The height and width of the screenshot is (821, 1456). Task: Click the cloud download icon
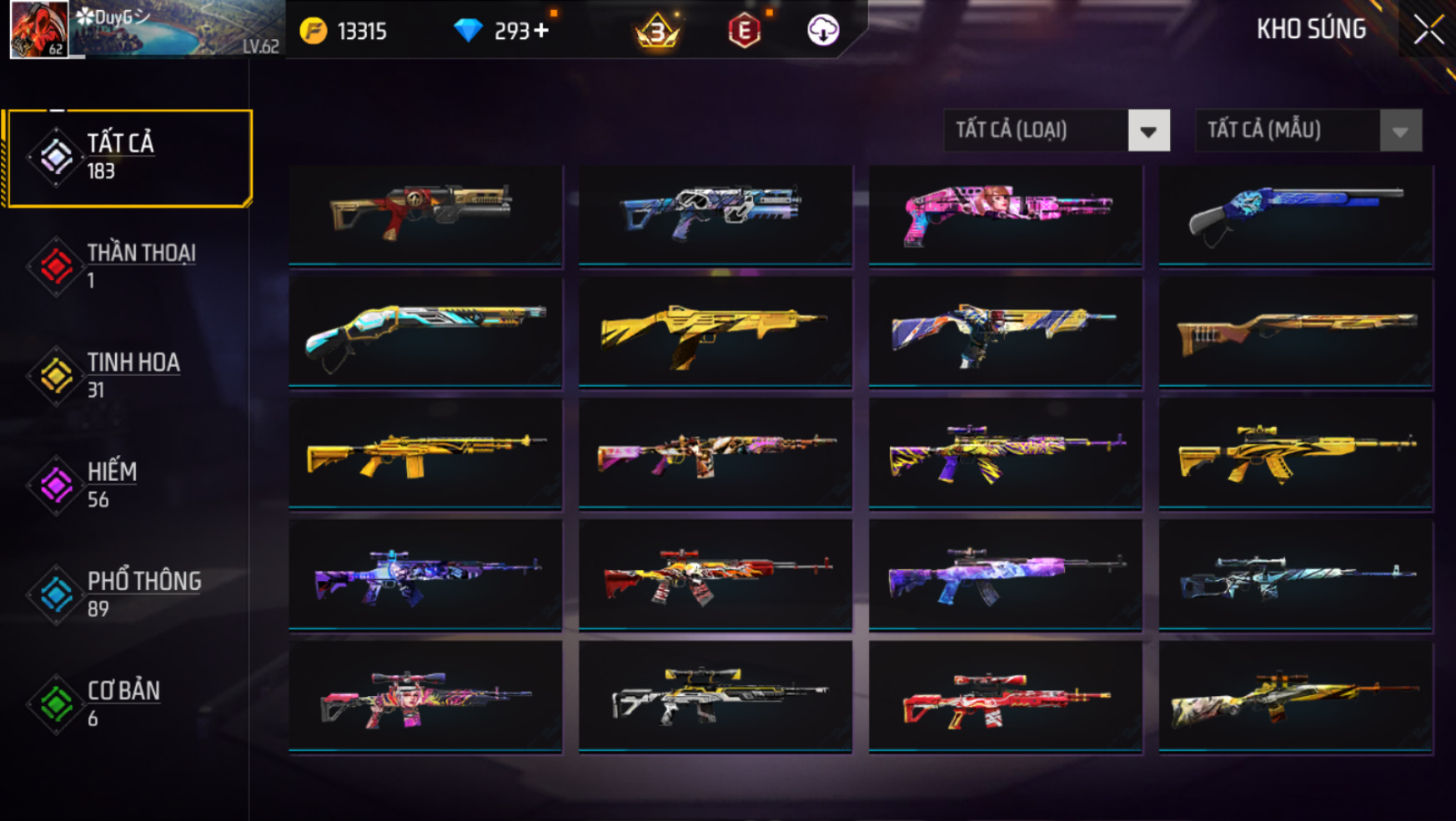tap(823, 31)
